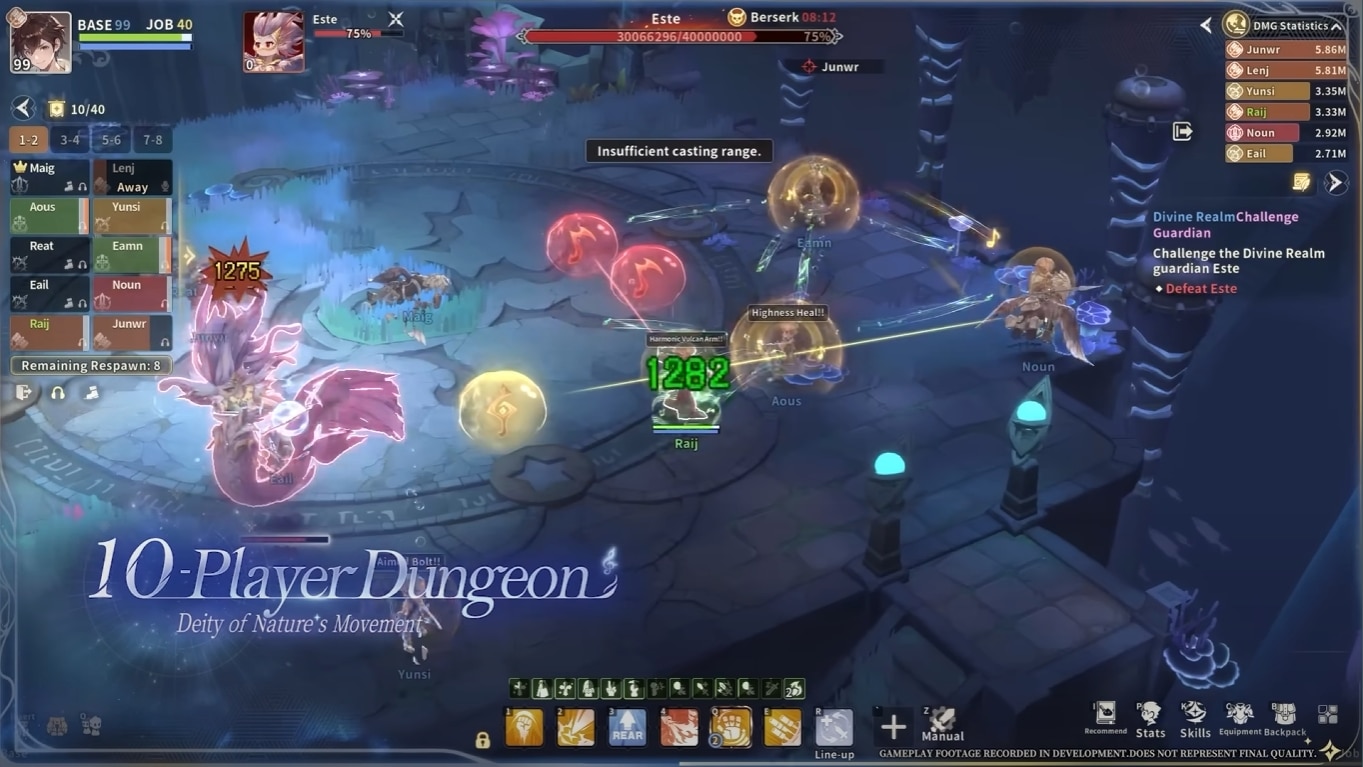The height and width of the screenshot is (767, 1363).
Task: Open the Equipment menu
Action: pyautogui.click(x=1239, y=718)
